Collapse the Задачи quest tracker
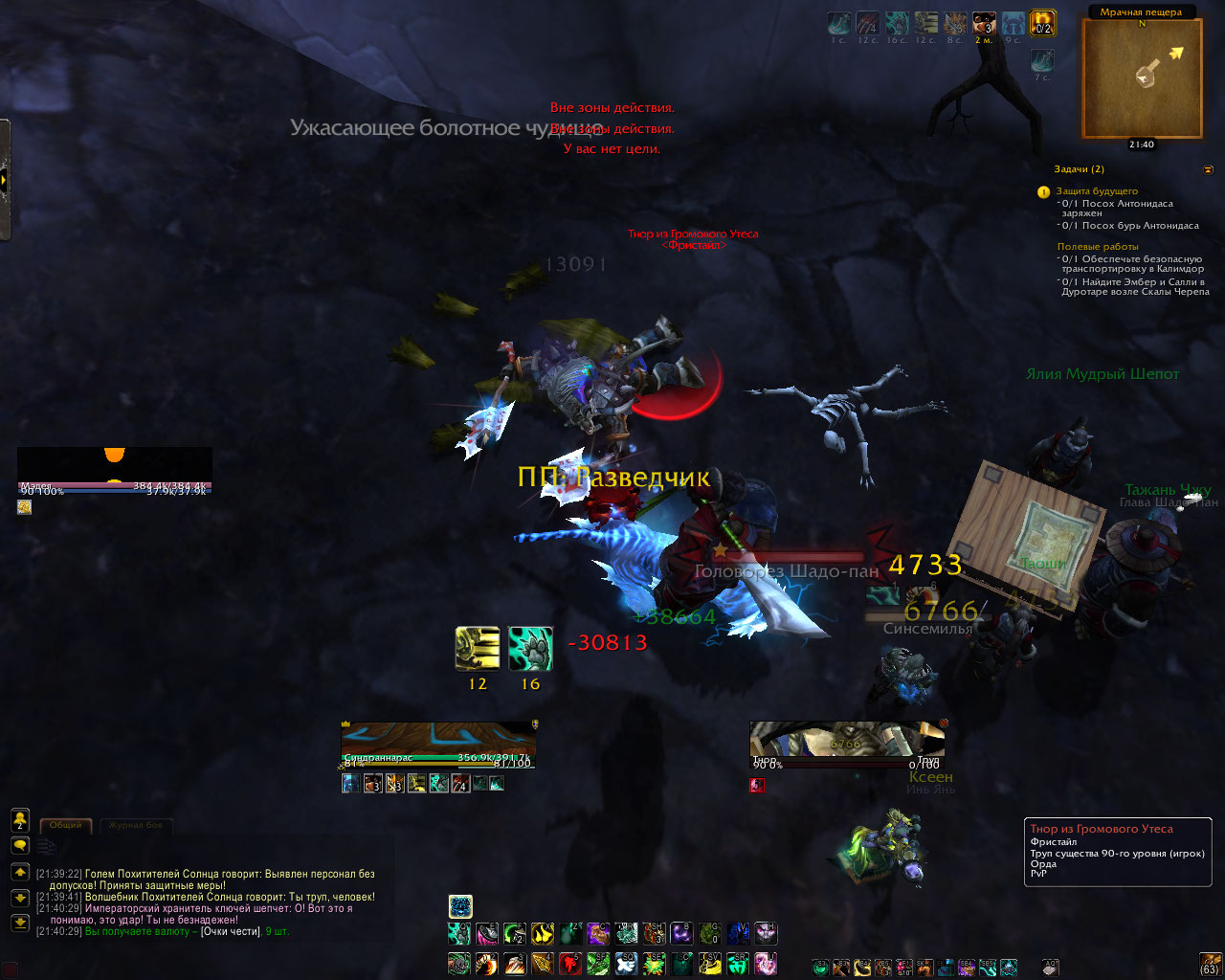The image size is (1225, 980). click(1208, 169)
